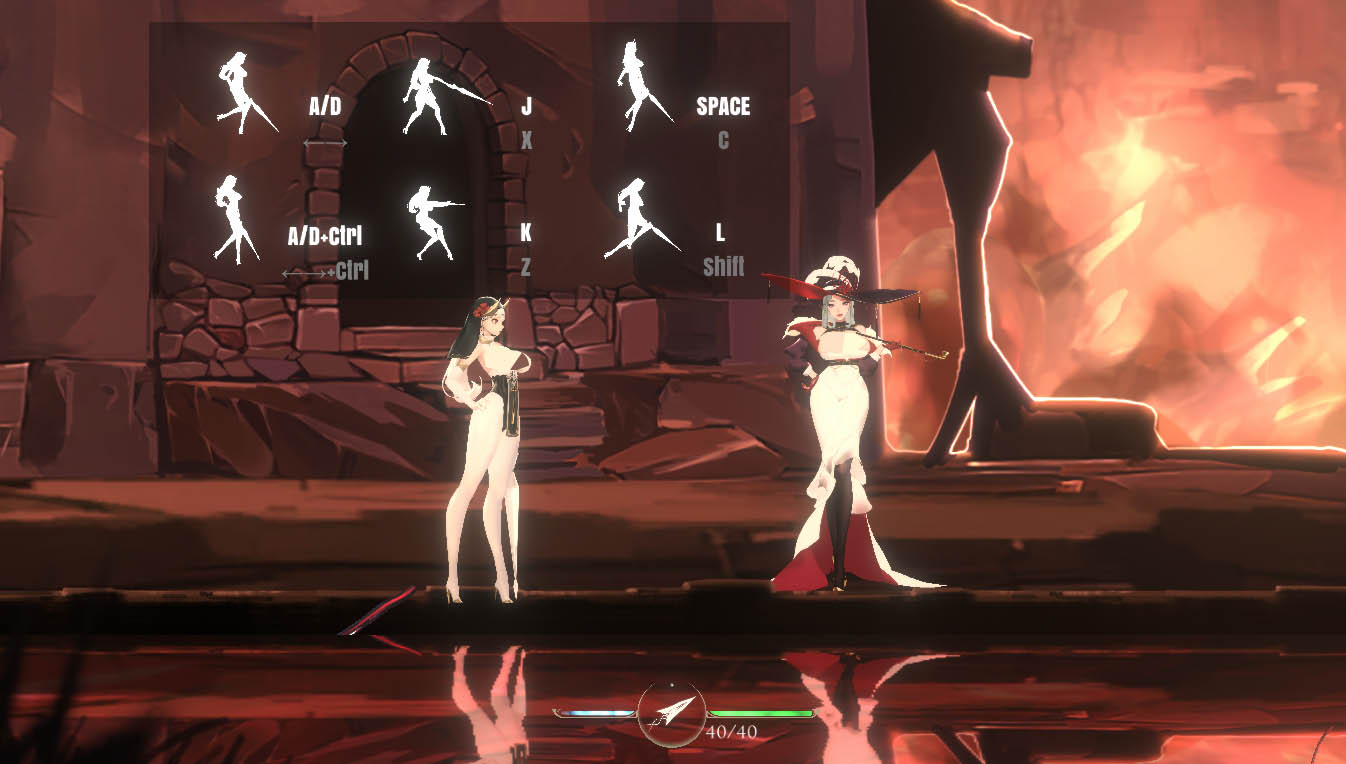Viewport: 1346px width, 764px height.
Task: Toggle the SPACE jump keybind
Action: click(x=723, y=106)
